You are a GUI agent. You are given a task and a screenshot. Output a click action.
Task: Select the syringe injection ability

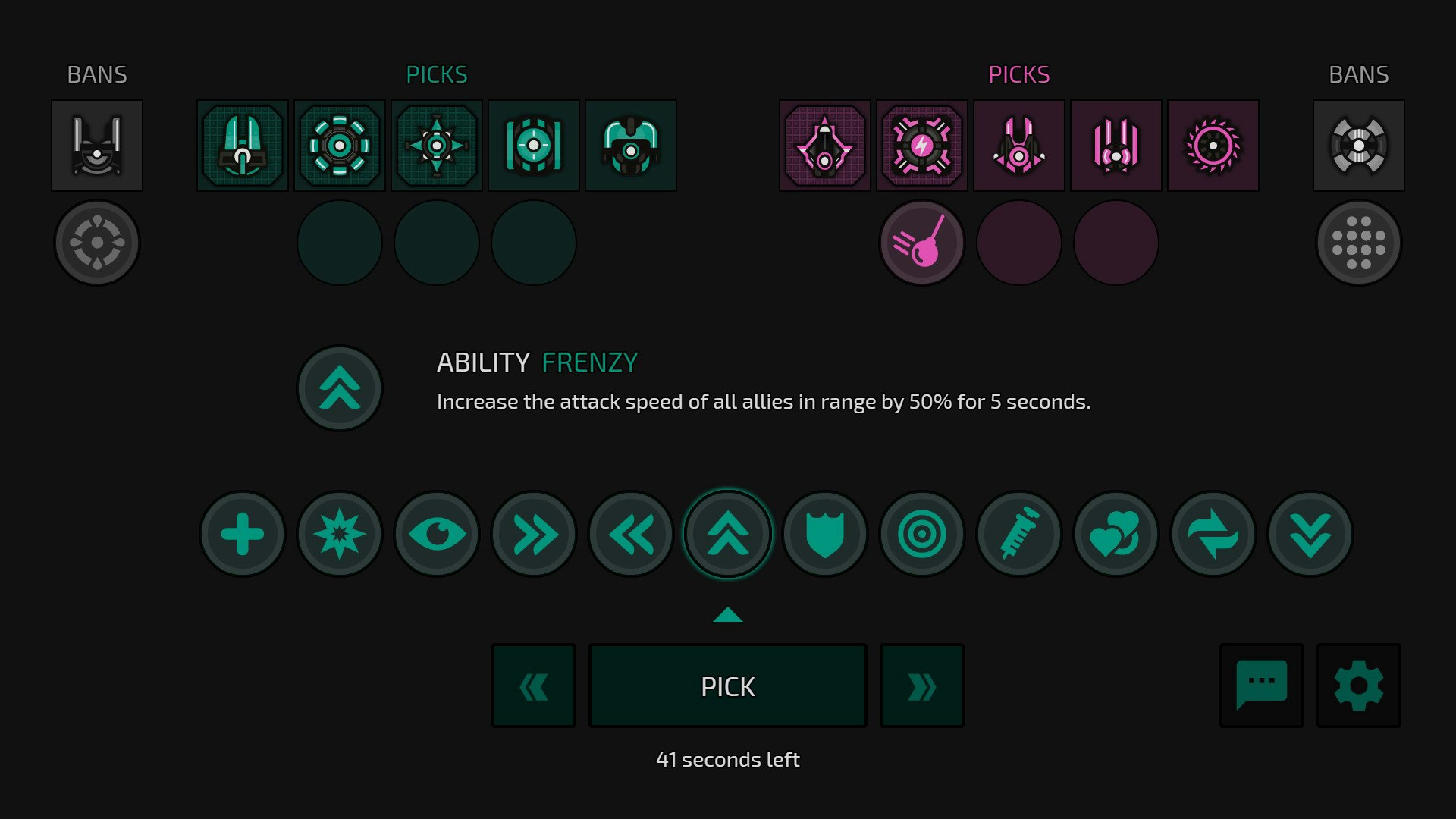pos(1018,533)
